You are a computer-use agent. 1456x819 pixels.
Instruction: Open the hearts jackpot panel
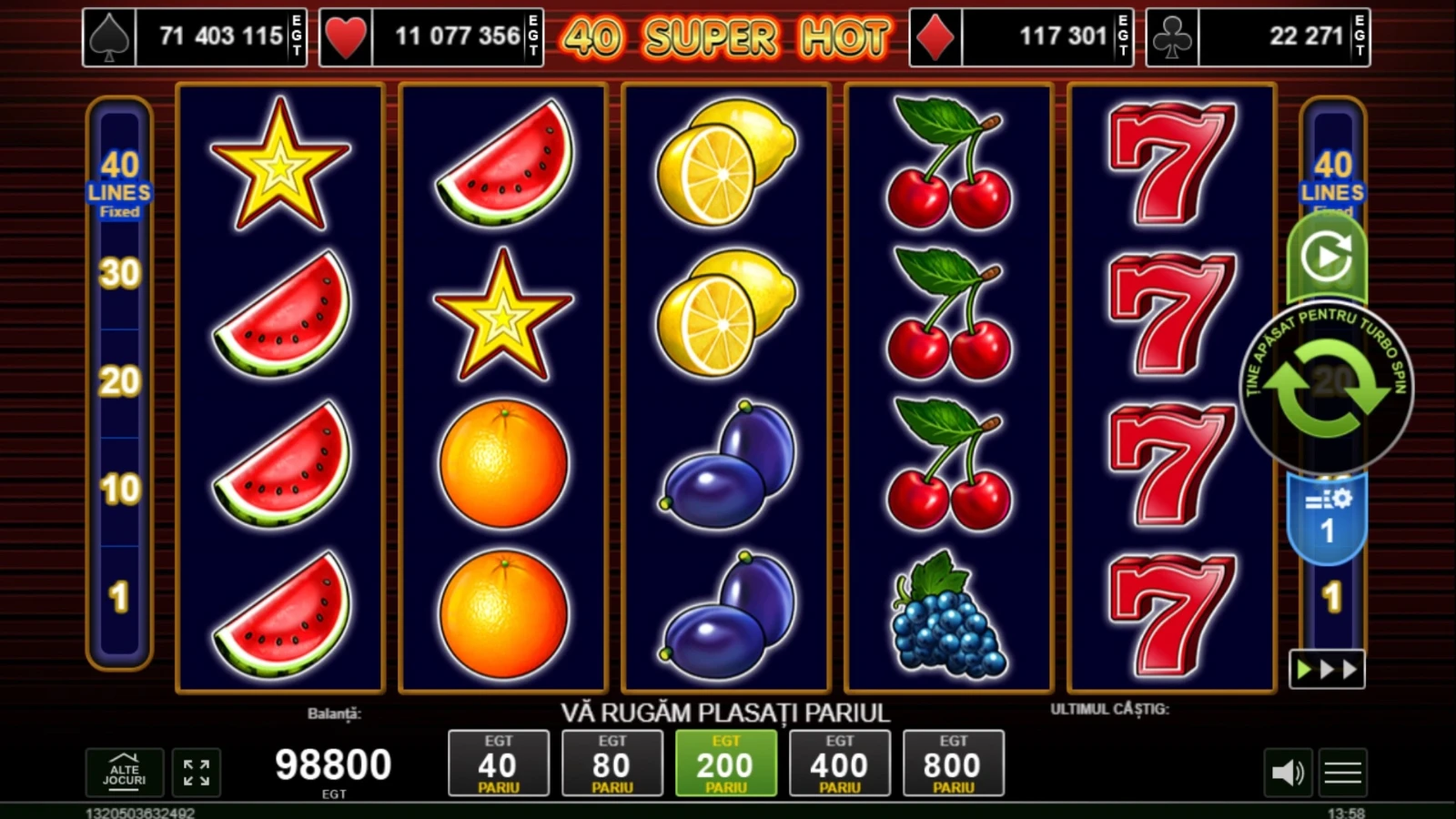coord(431,37)
